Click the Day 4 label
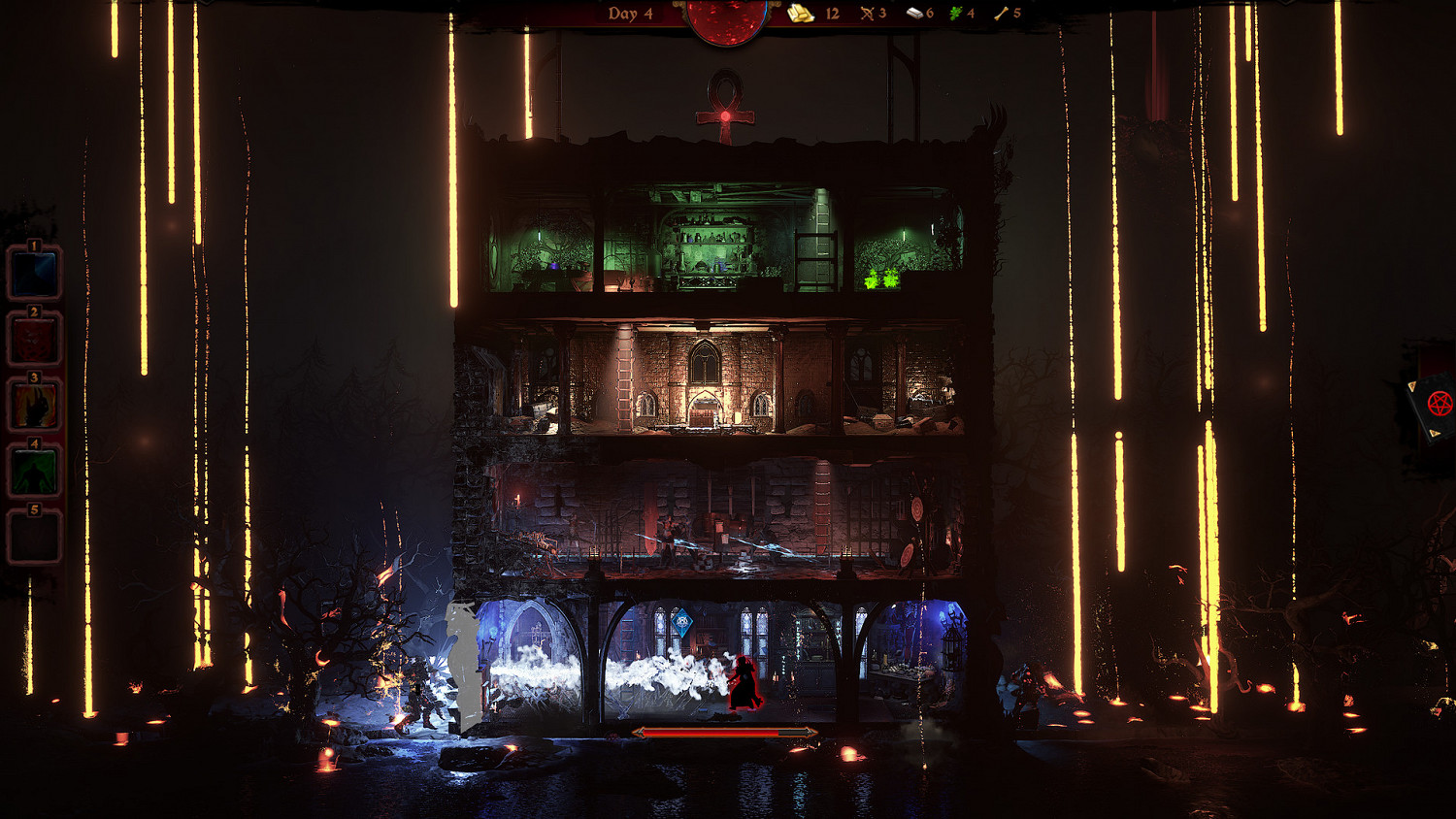The image size is (1456, 819). 631,15
